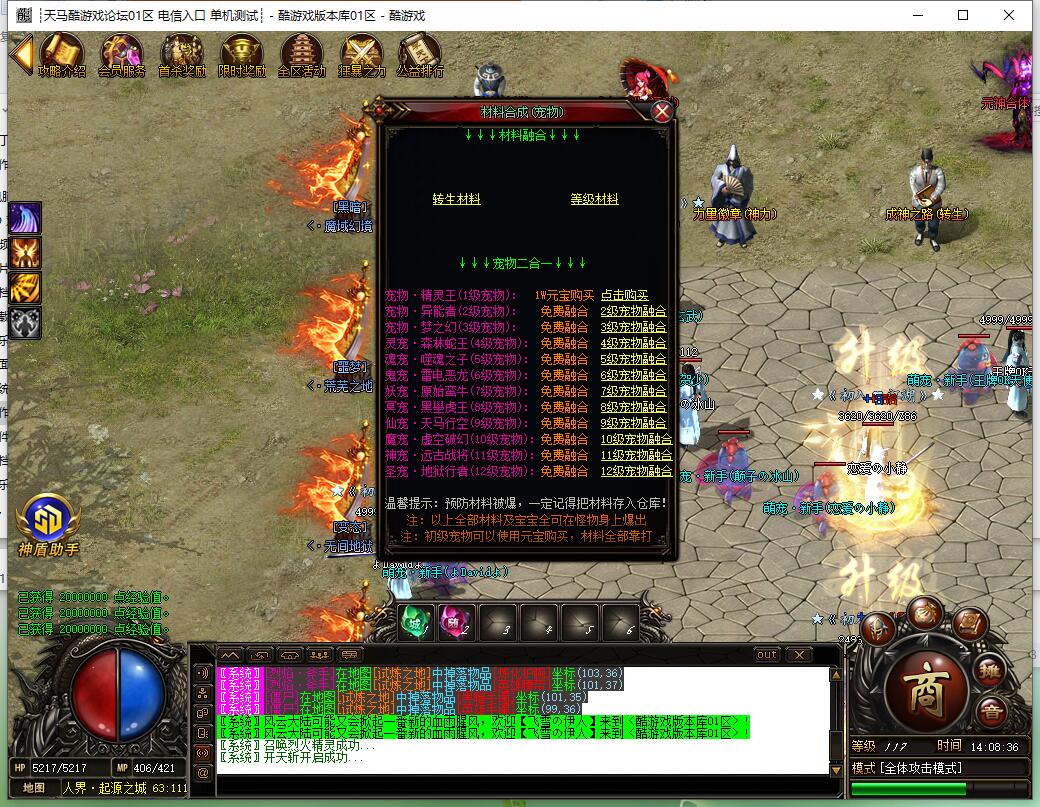Click the 音 sound round button
This screenshot has height=807, width=1040.
(x=991, y=713)
